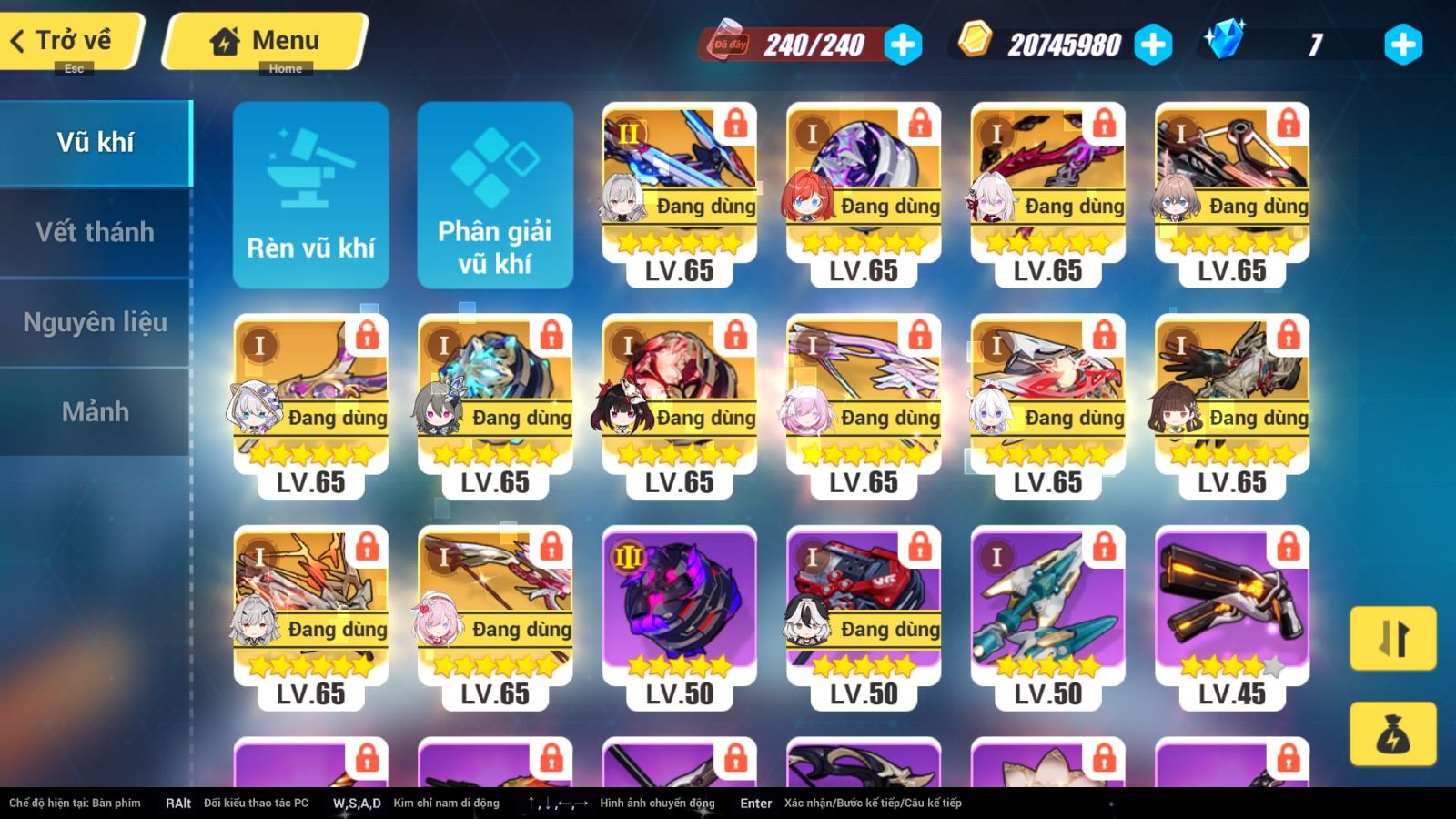Open the Menu from the top bar
The height and width of the screenshot is (819, 1456).
tap(264, 39)
